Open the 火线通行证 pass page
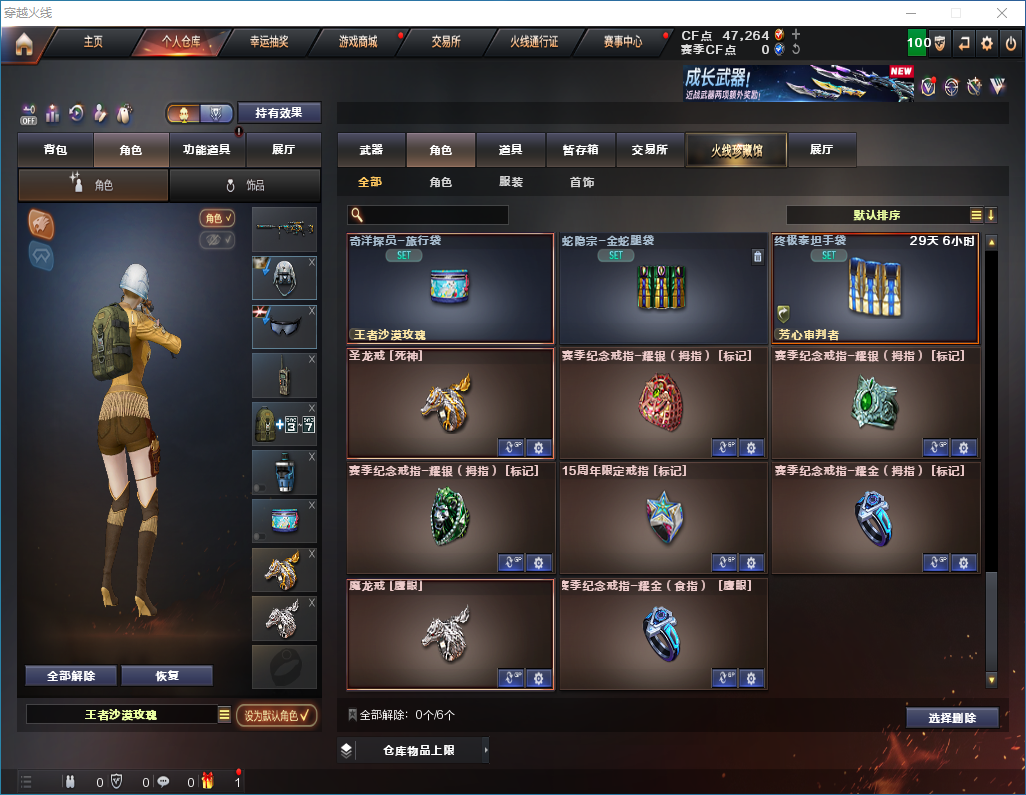 (x=534, y=42)
